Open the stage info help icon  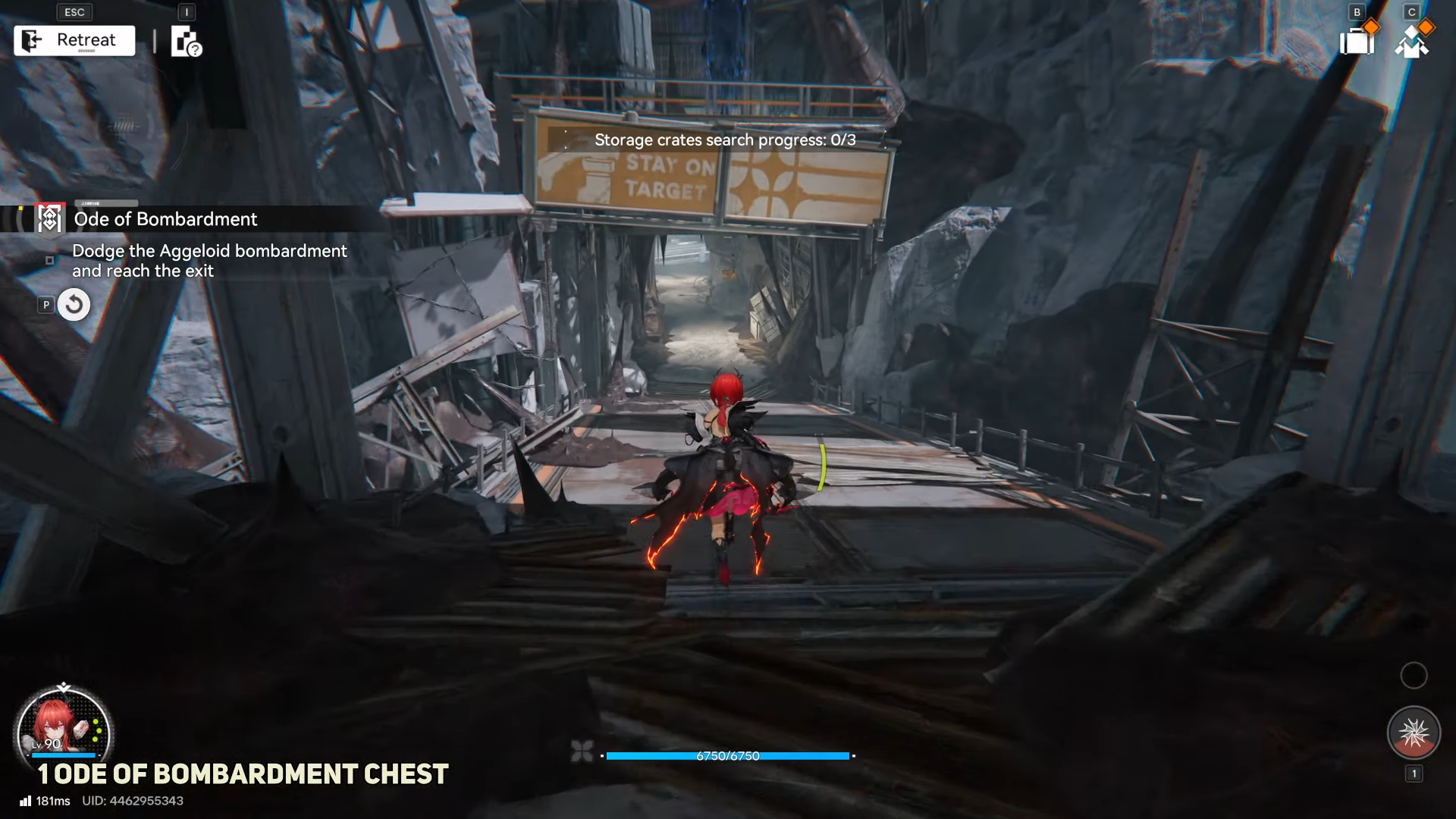[186, 42]
